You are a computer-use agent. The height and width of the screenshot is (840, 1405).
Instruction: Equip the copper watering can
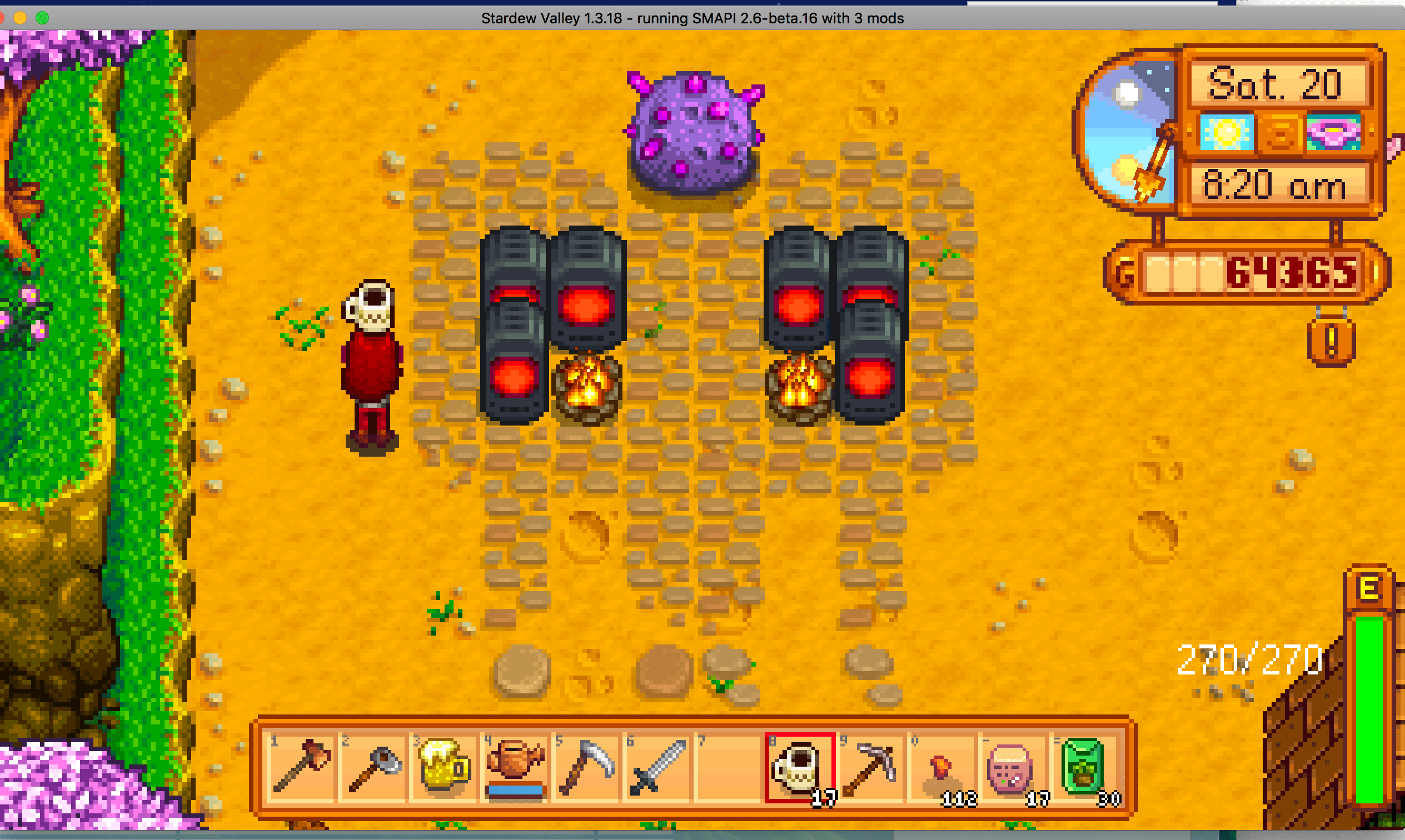(x=516, y=766)
